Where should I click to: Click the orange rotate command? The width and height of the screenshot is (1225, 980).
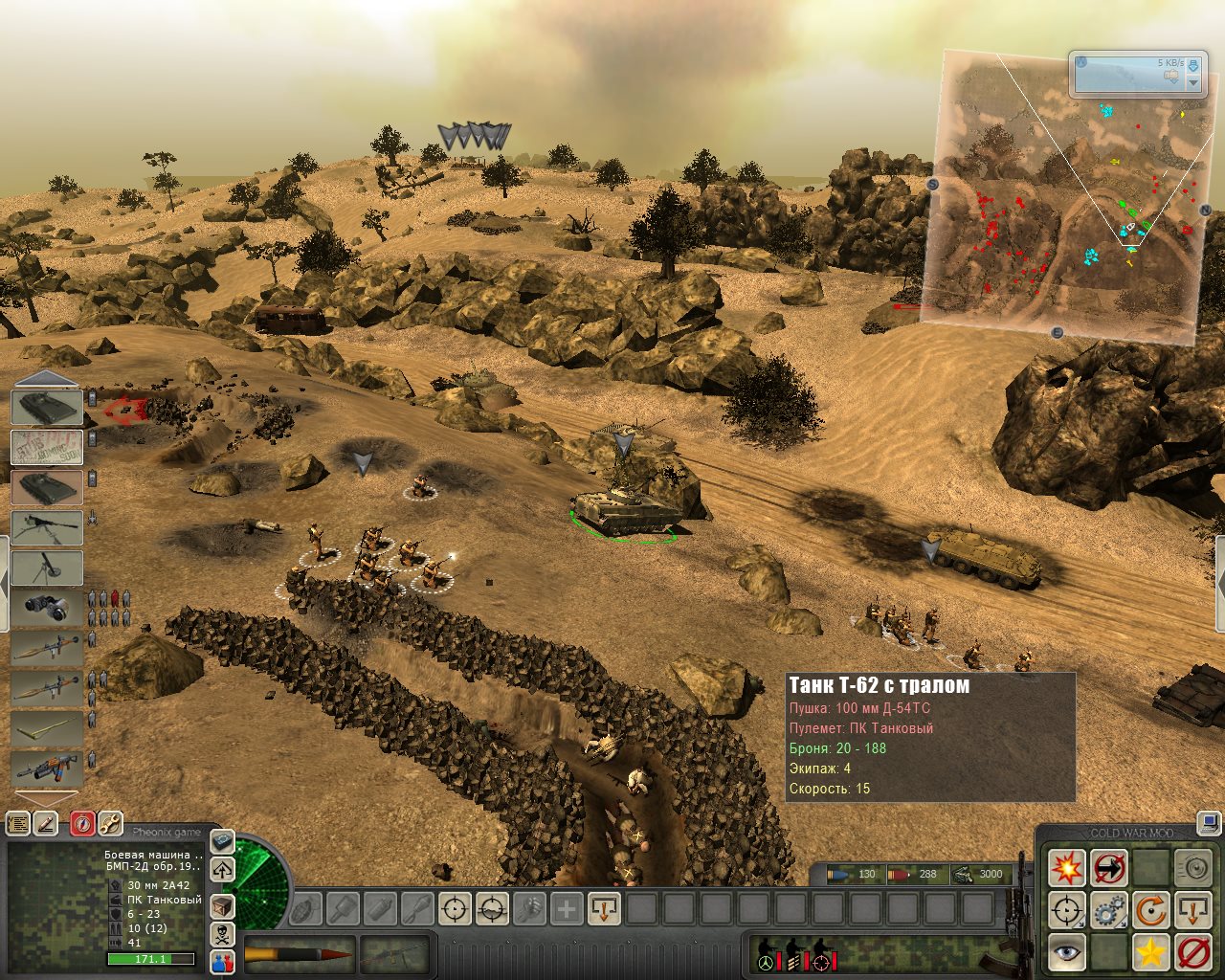(1151, 910)
